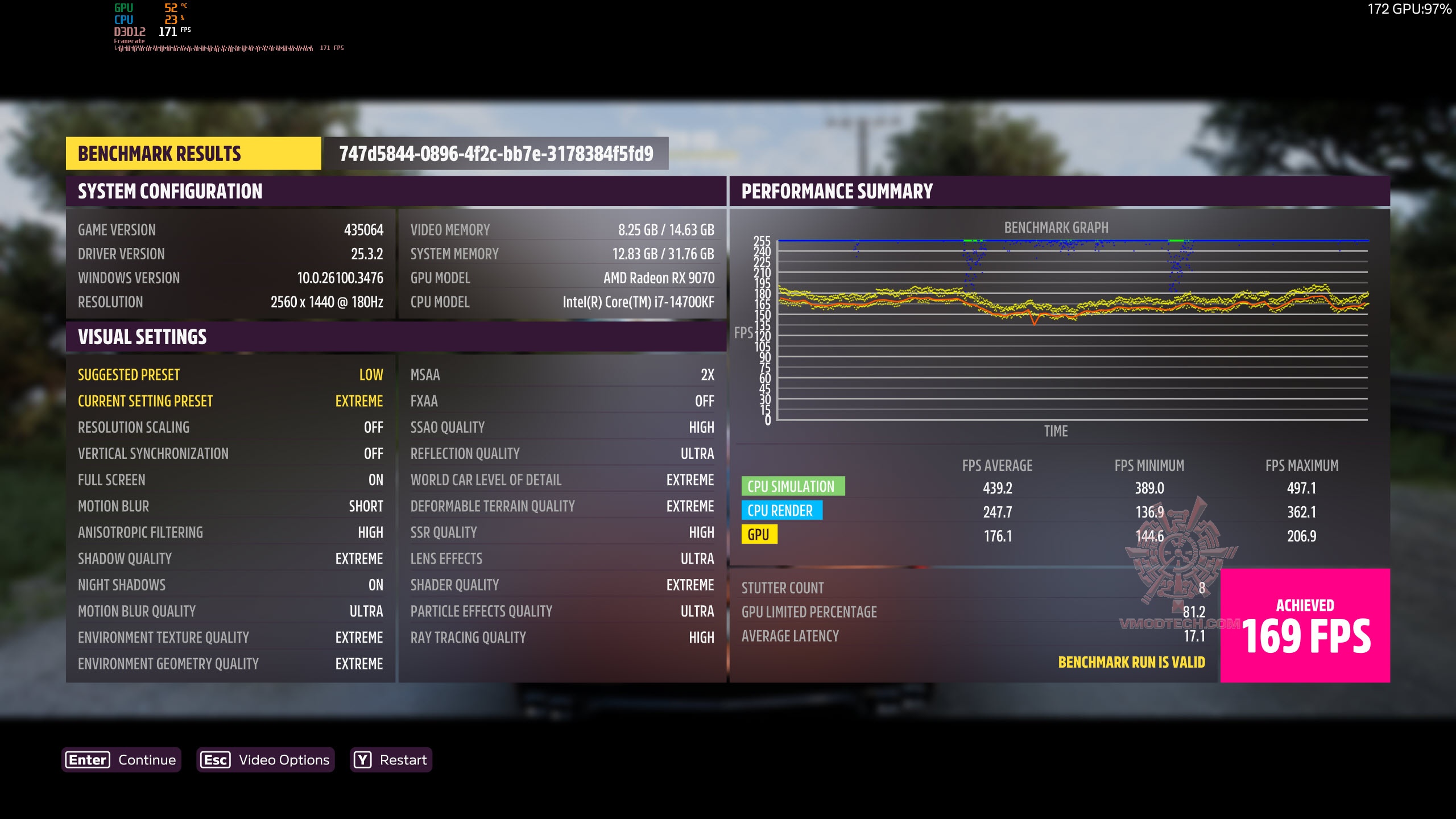The image size is (1456, 819).
Task: Restart the benchmark run
Action: point(391,760)
